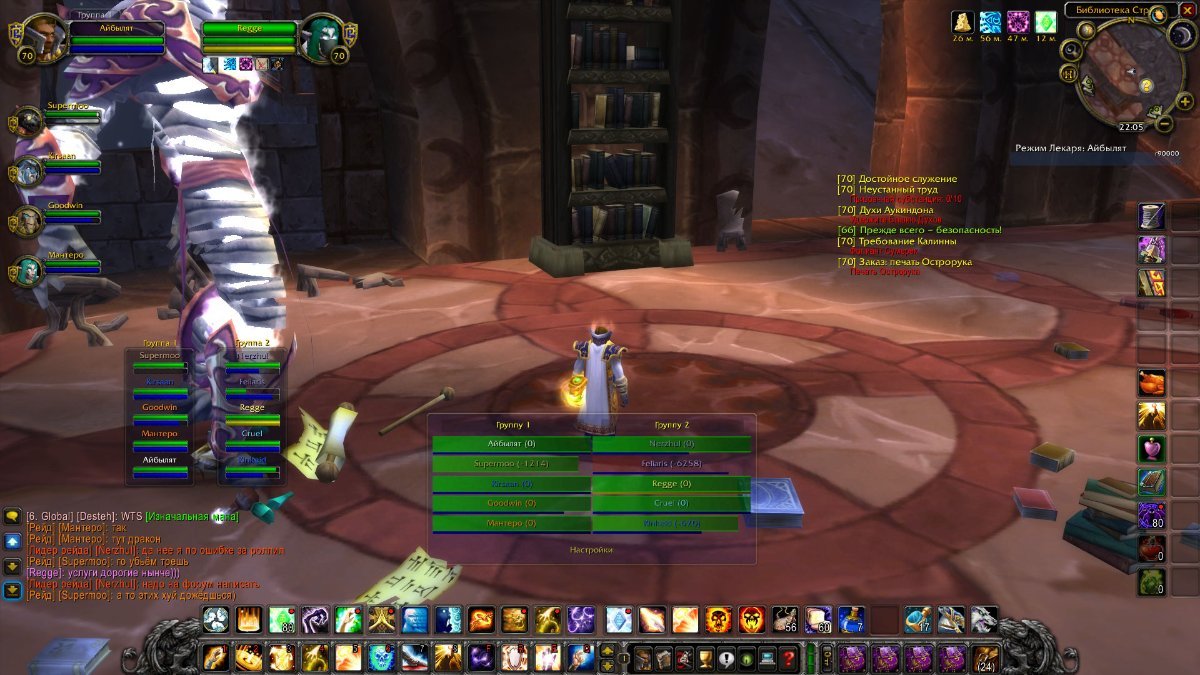Click the Настройки button in healing frame
This screenshot has width=1200, height=675.
[x=591, y=549]
